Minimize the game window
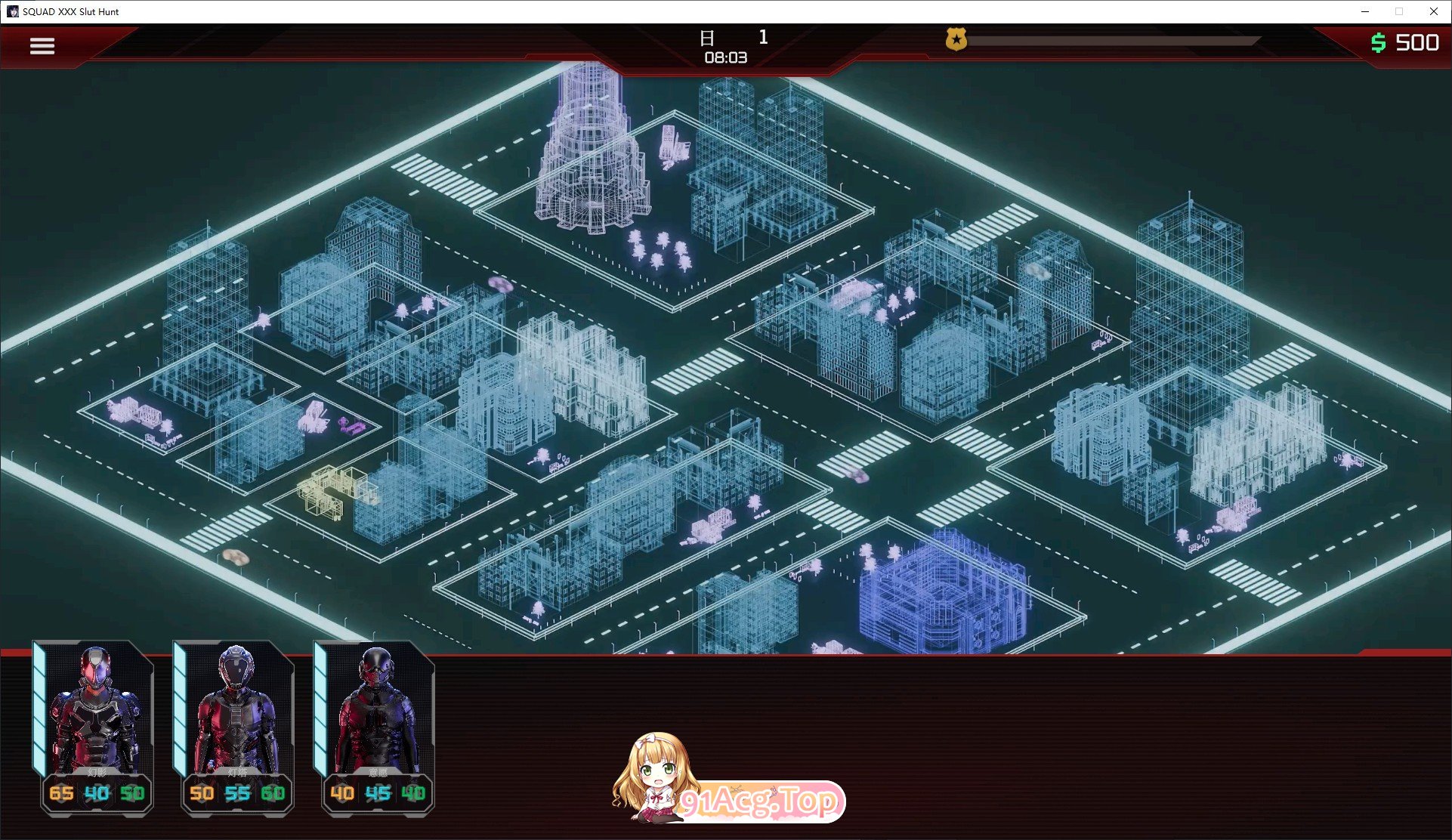Image resolution: width=1452 pixels, height=840 pixels. click(x=1365, y=11)
